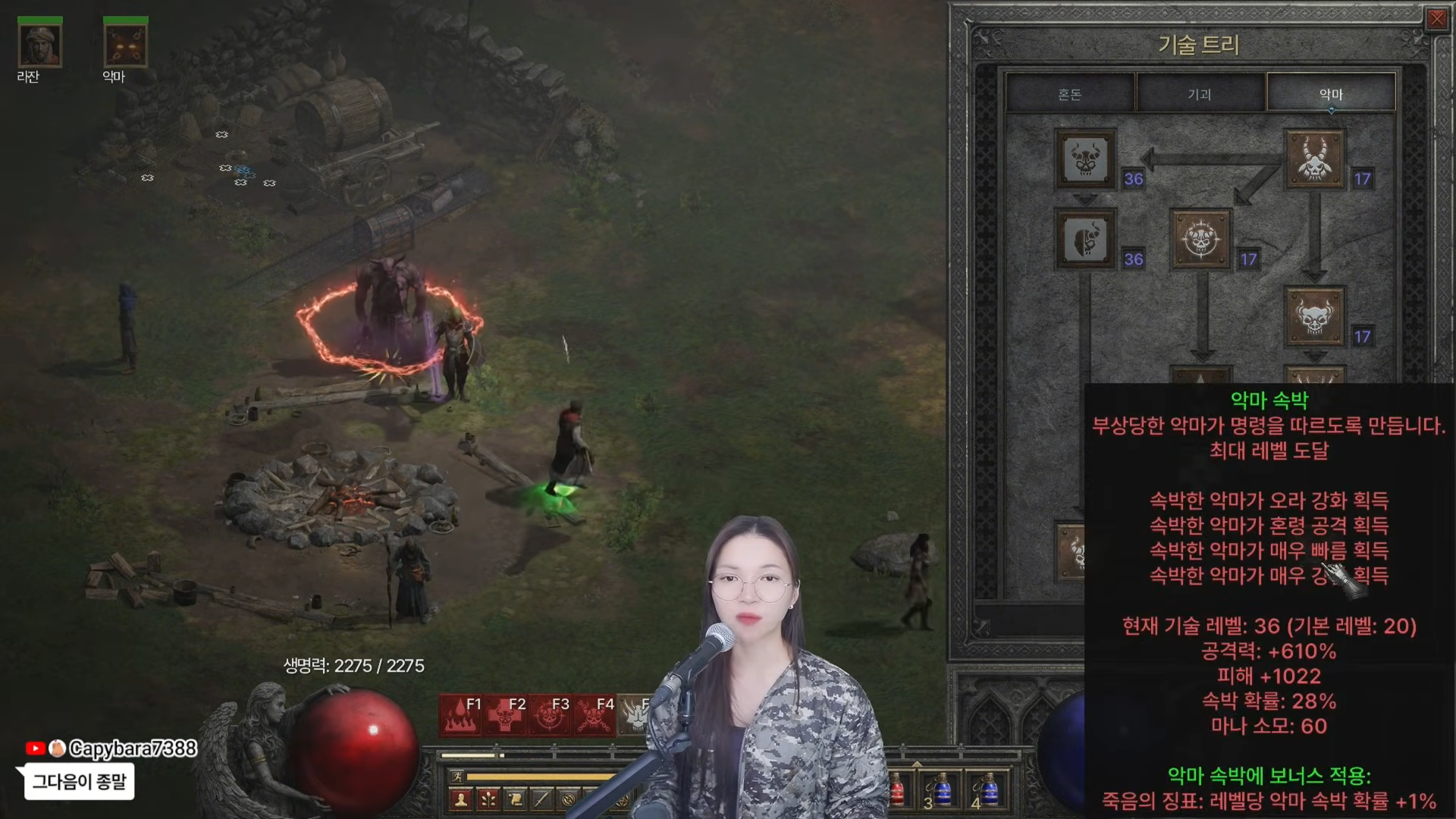Use the blue mana potion in belt slot 3

click(x=942, y=791)
